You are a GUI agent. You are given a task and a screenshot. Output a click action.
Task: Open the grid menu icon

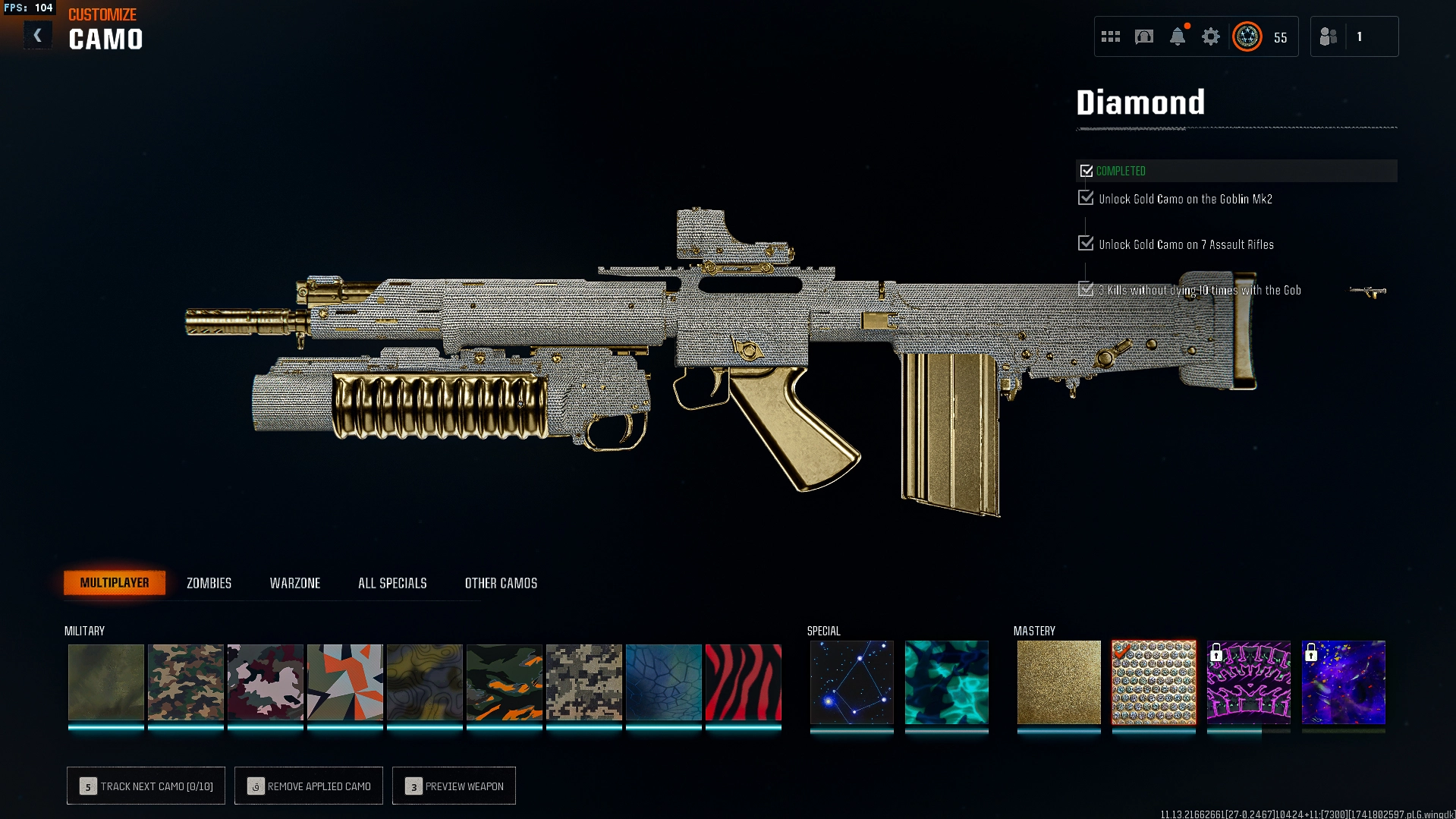tap(1111, 36)
